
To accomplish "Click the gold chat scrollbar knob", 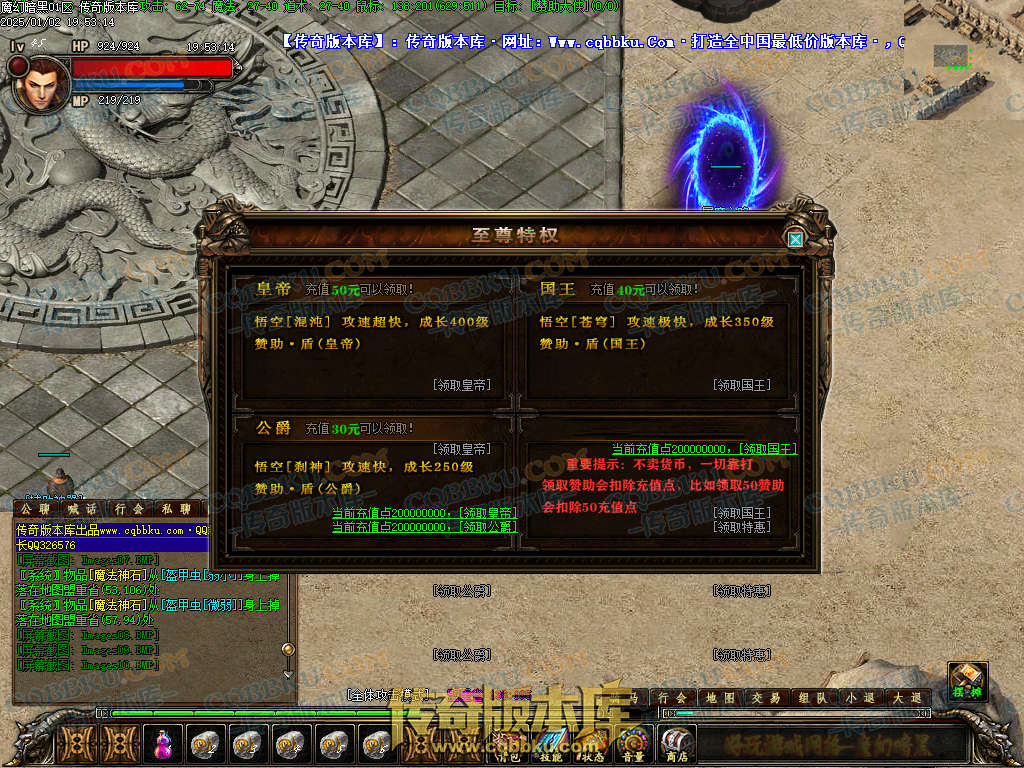I will 288,650.
